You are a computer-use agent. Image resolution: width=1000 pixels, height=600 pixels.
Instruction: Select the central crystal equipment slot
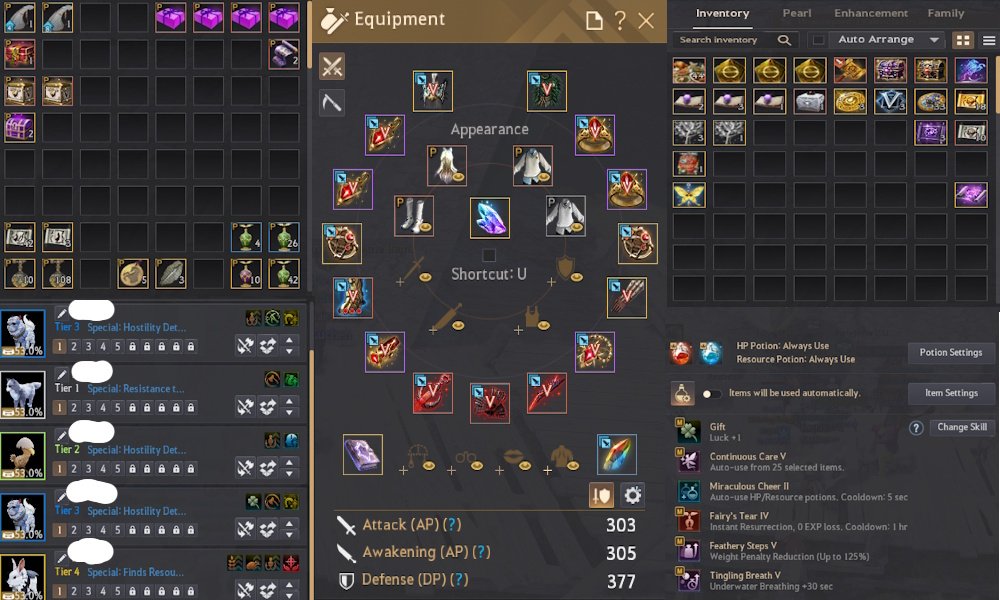489,217
